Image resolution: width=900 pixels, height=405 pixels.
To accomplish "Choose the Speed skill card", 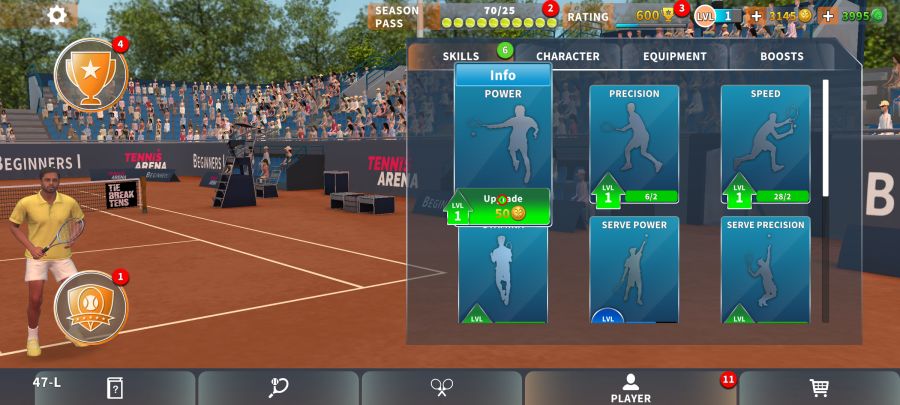I will coord(765,140).
